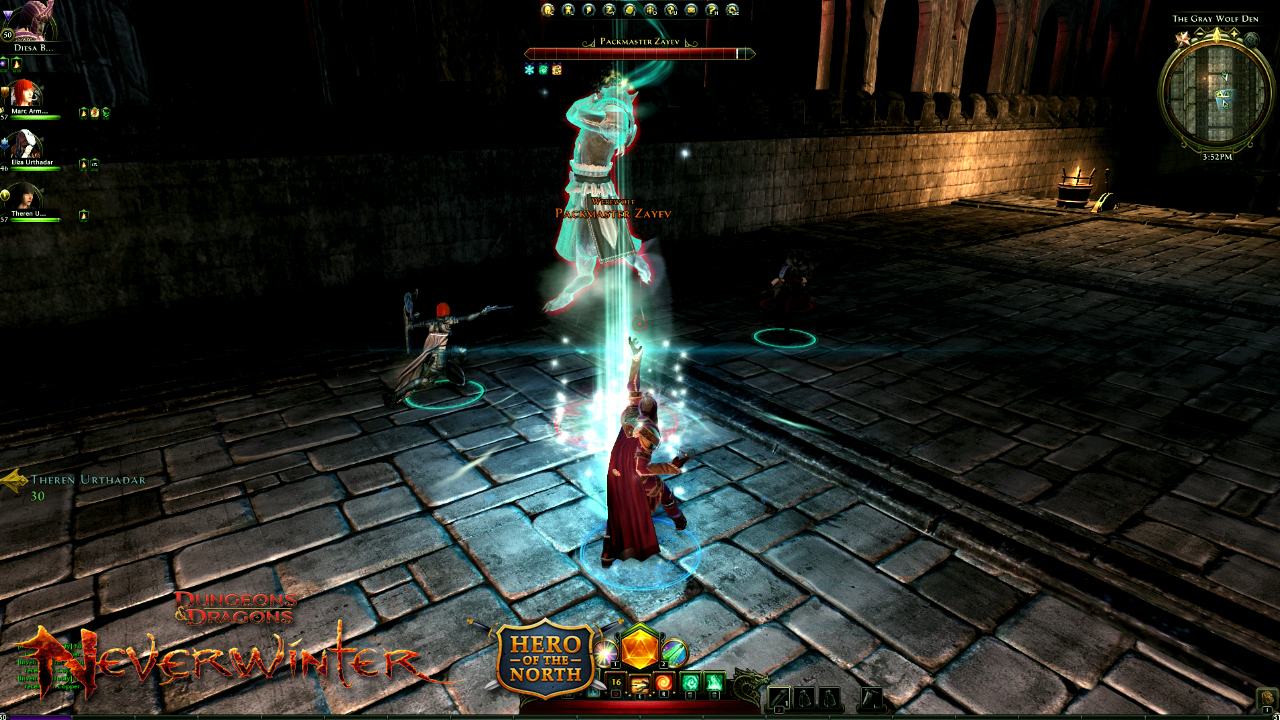The width and height of the screenshot is (1280, 720).
Task: Activate the green flame class feature
Action: coord(714,684)
